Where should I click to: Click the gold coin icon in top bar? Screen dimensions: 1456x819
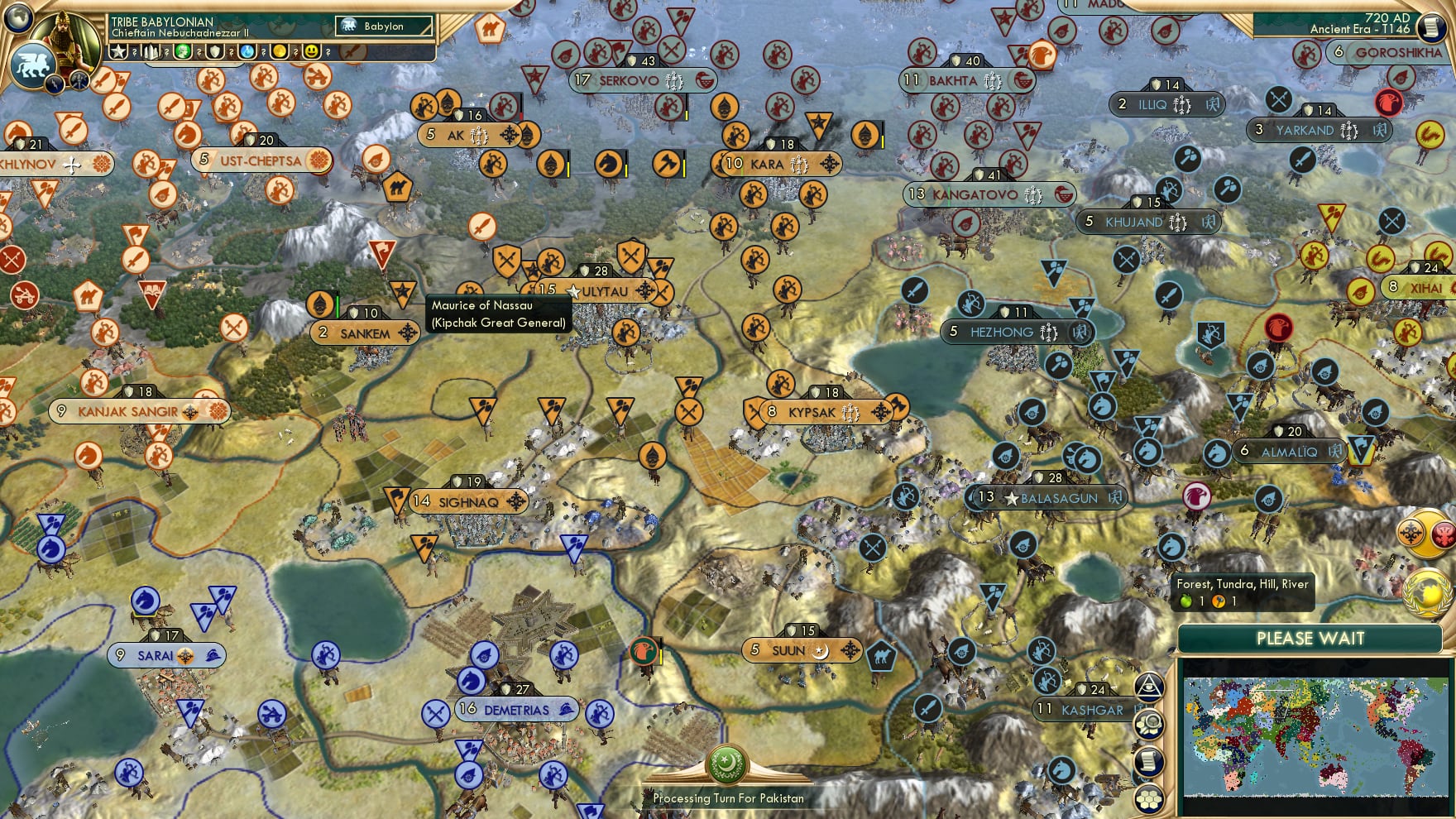280,52
